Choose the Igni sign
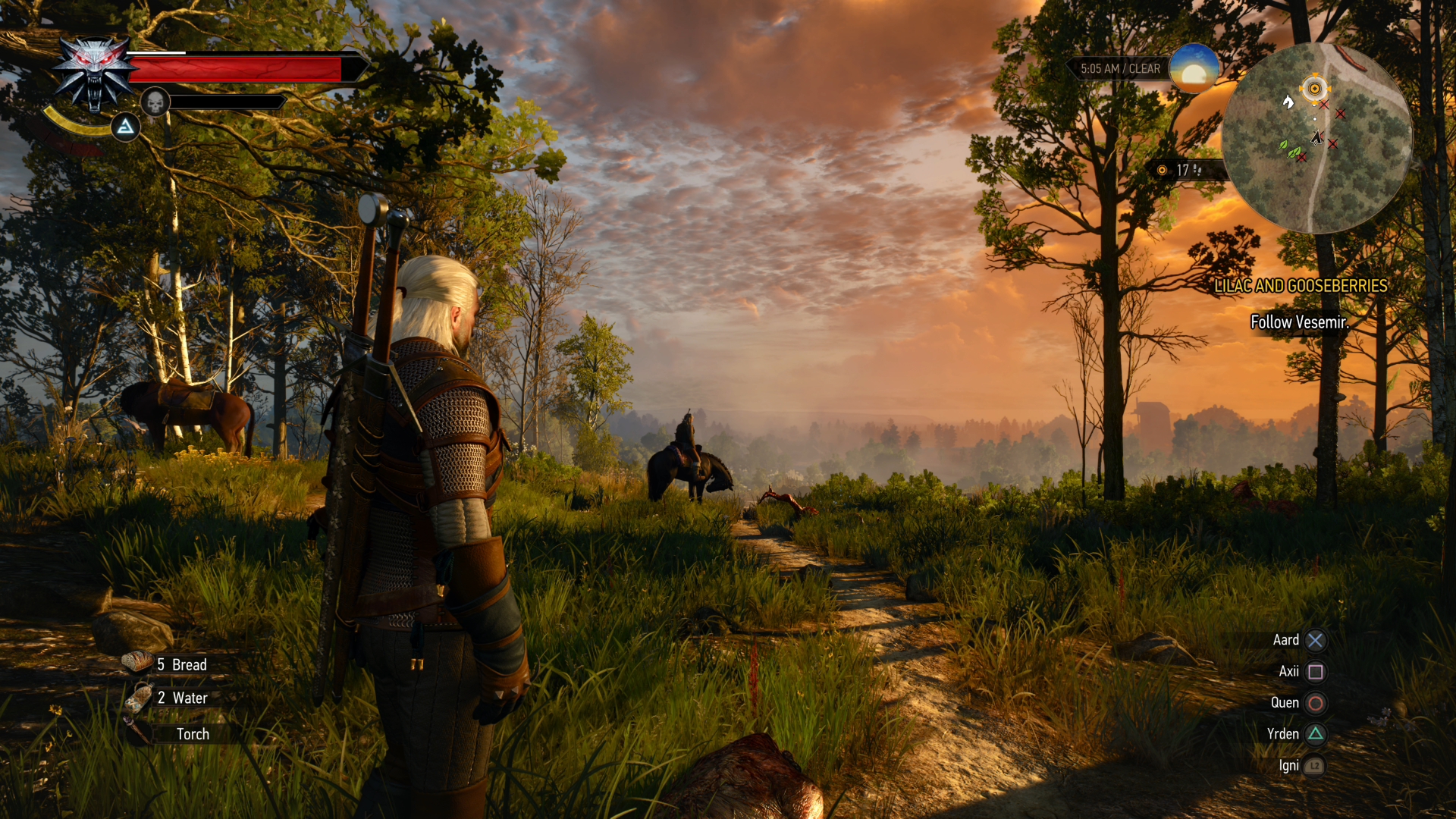Image resolution: width=1456 pixels, height=819 pixels. click(1313, 766)
